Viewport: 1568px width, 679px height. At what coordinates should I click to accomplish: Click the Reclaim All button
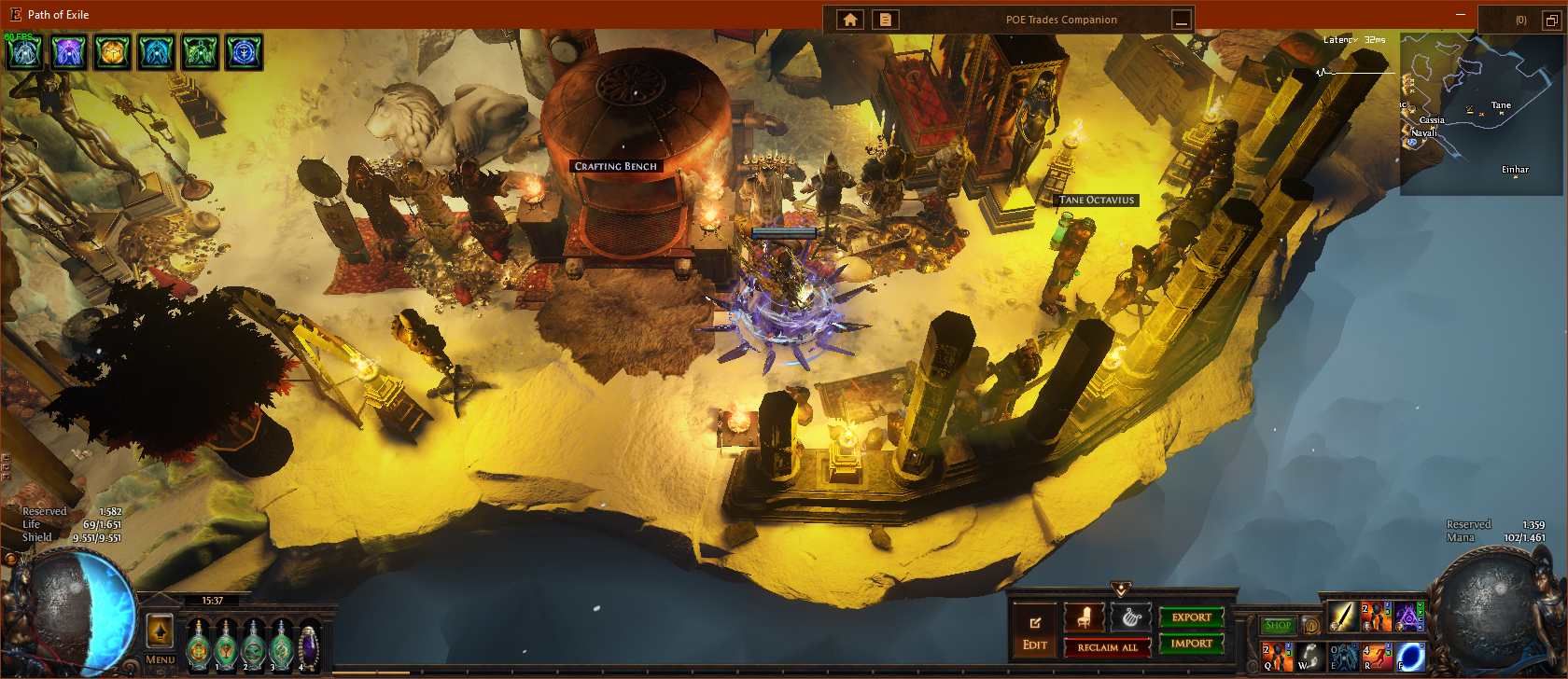click(1107, 647)
